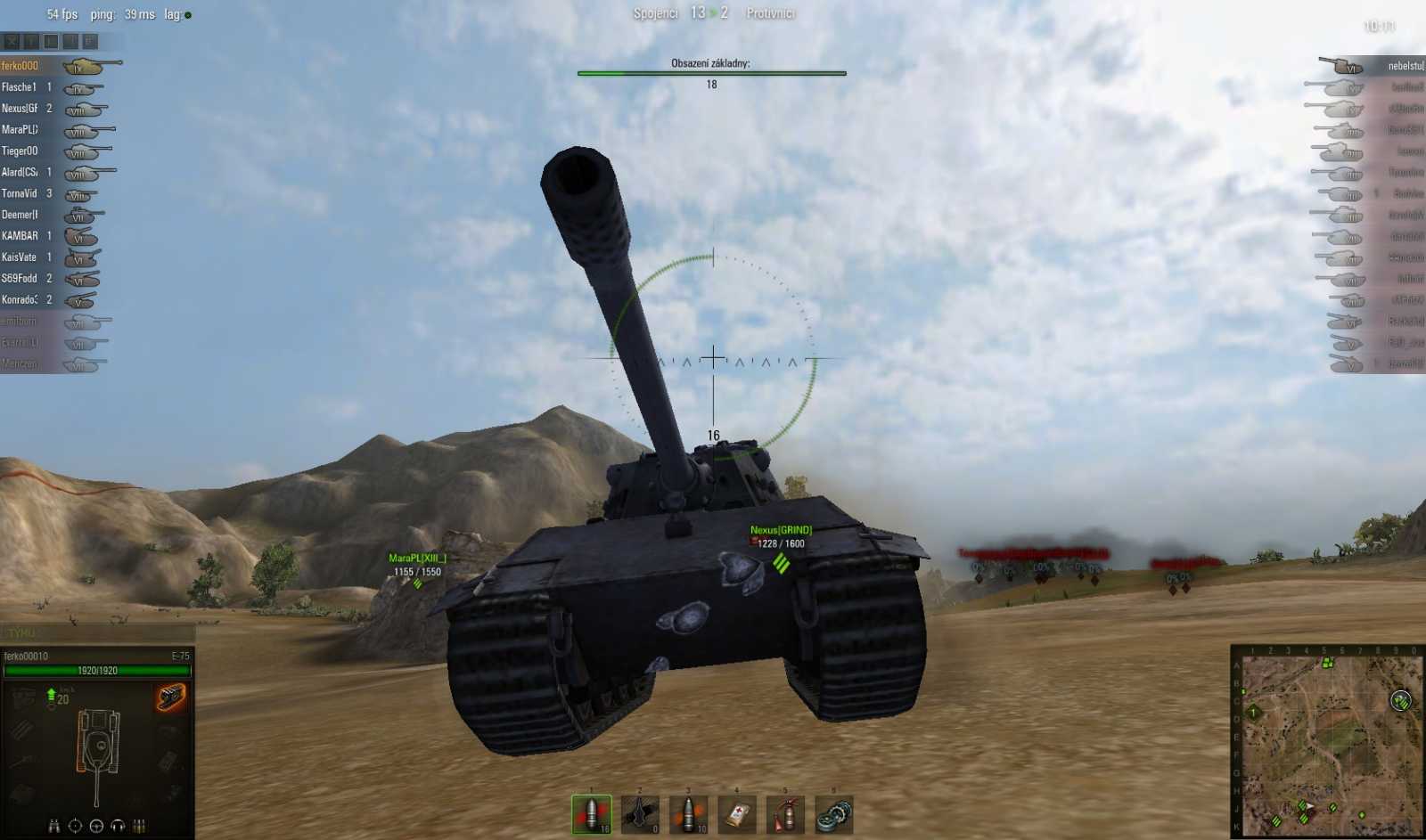Click the ammo rack indicator icon
1426x840 pixels.
(x=140, y=824)
